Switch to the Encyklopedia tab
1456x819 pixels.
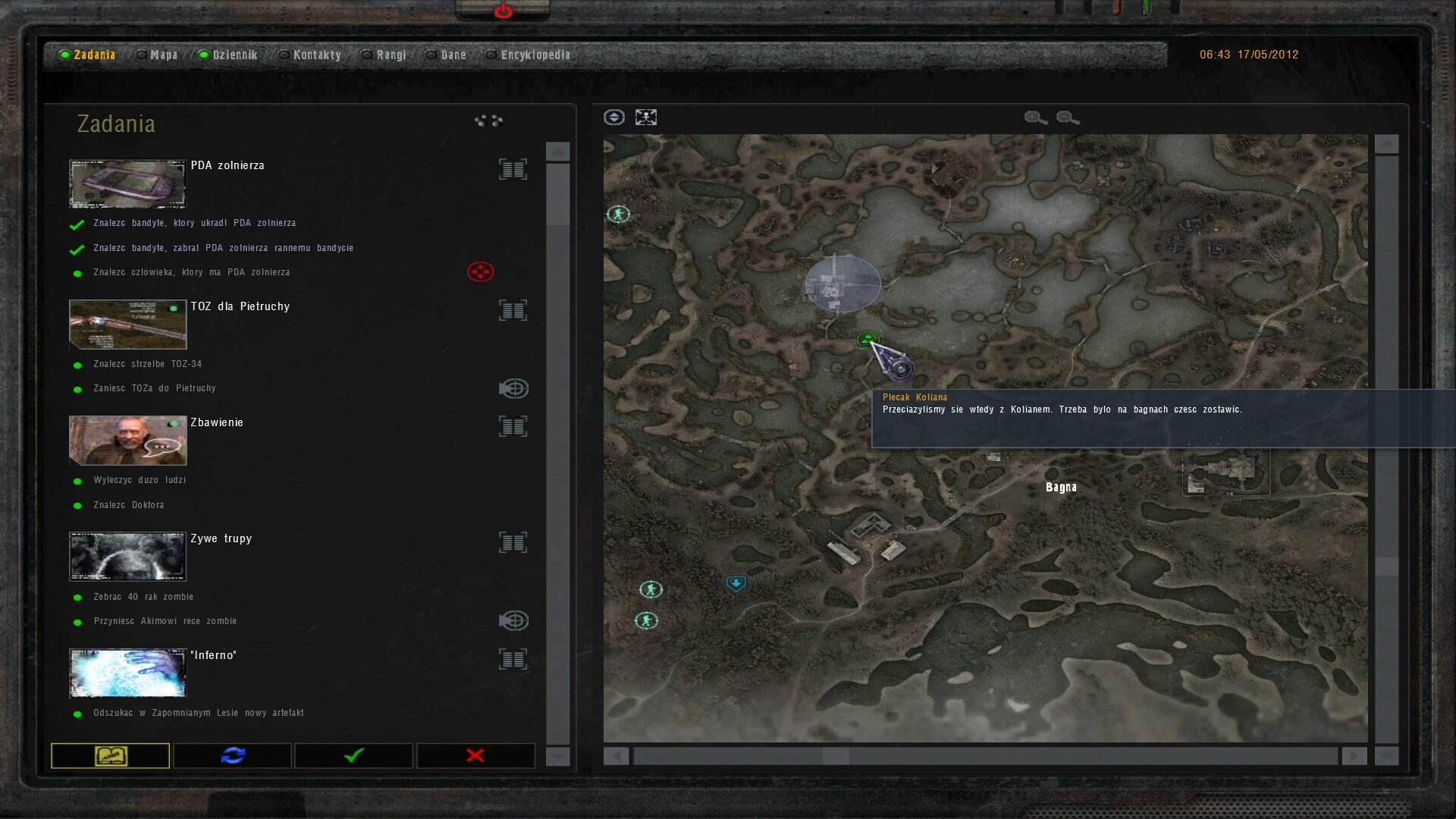[x=535, y=55]
